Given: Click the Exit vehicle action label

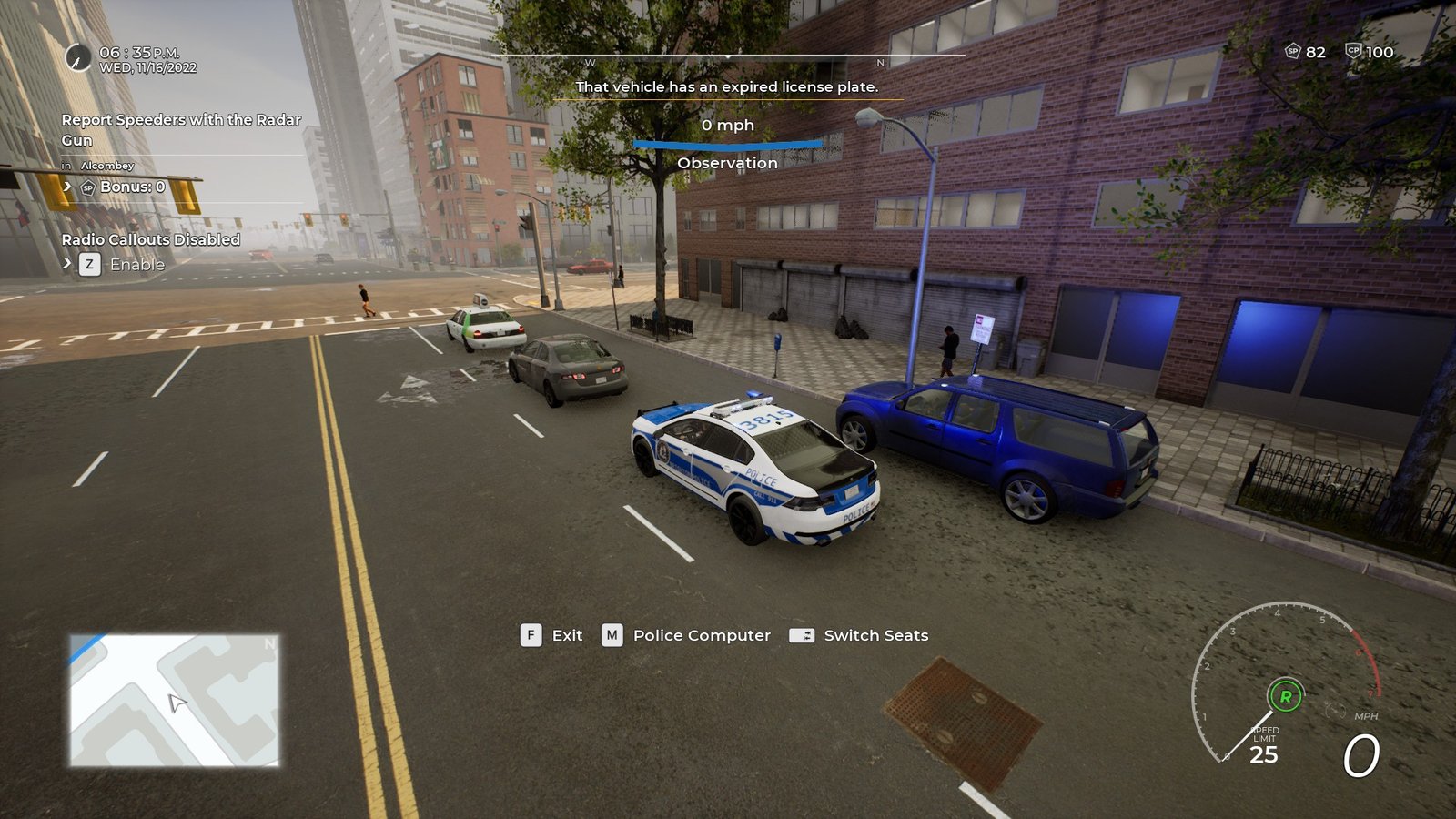Looking at the screenshot, I should pyautogui.click(x=567, y=635).
